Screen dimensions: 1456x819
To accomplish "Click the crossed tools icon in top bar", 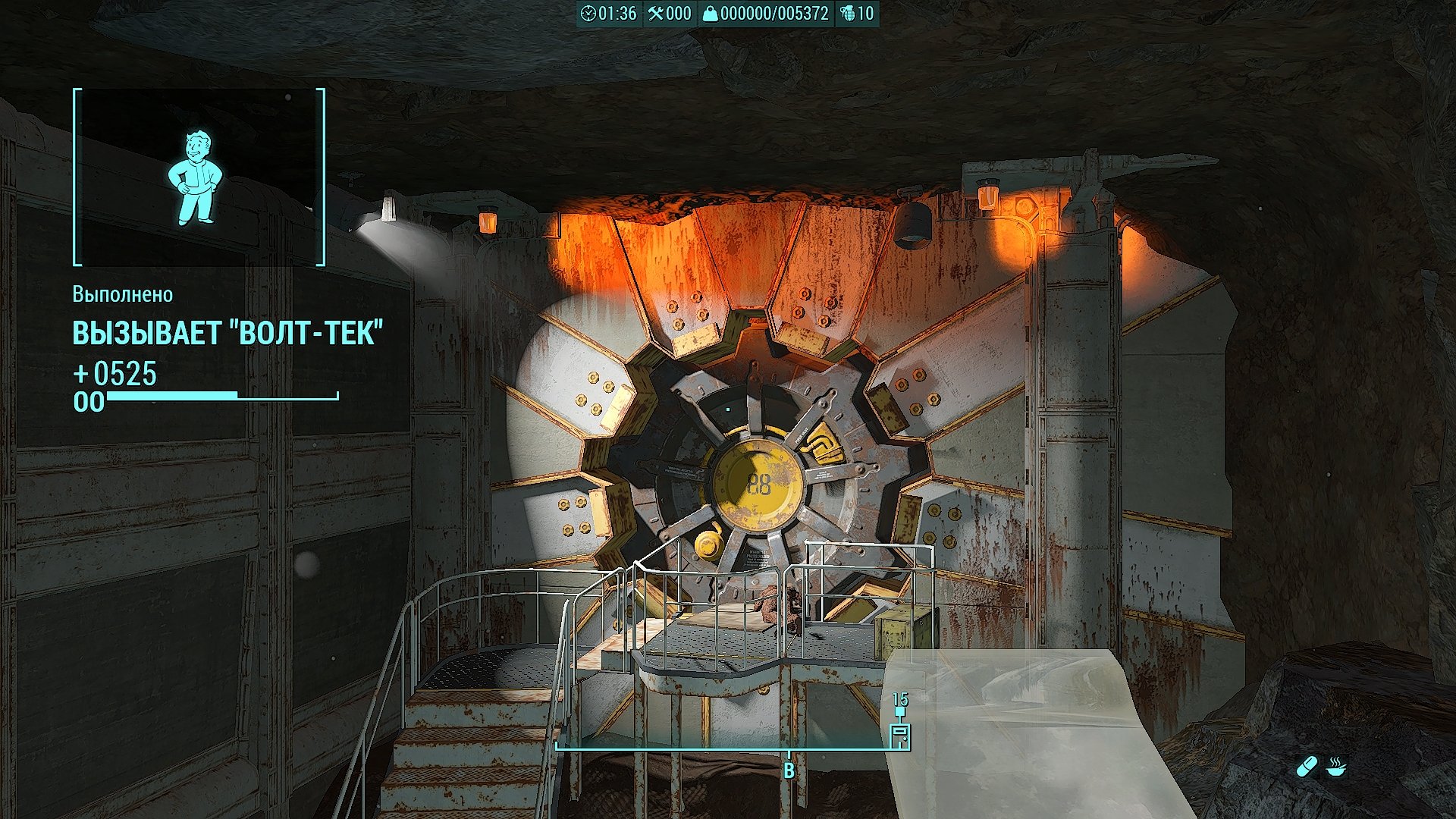I will (655, 13).
